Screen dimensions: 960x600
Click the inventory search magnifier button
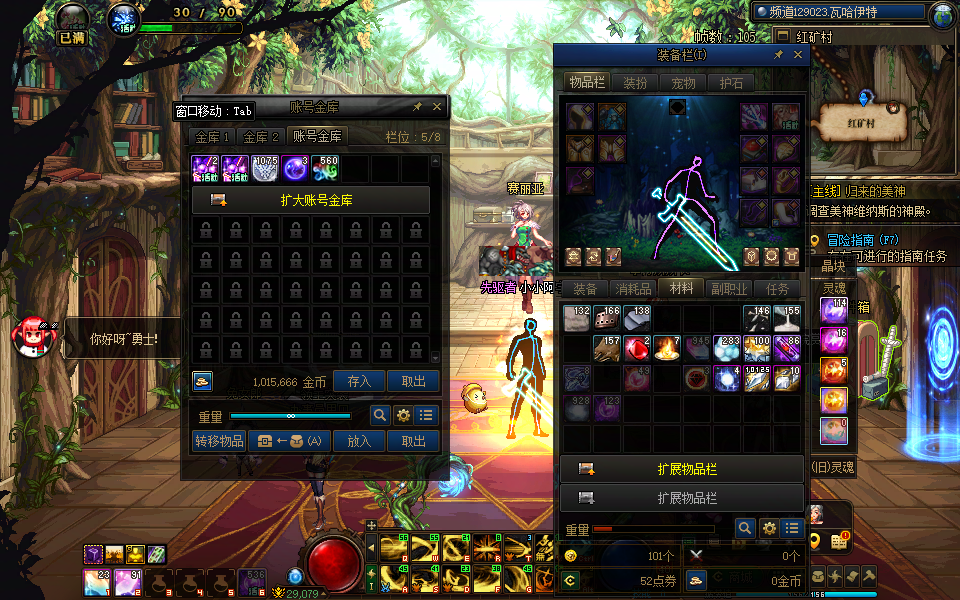tap(745, 528)
